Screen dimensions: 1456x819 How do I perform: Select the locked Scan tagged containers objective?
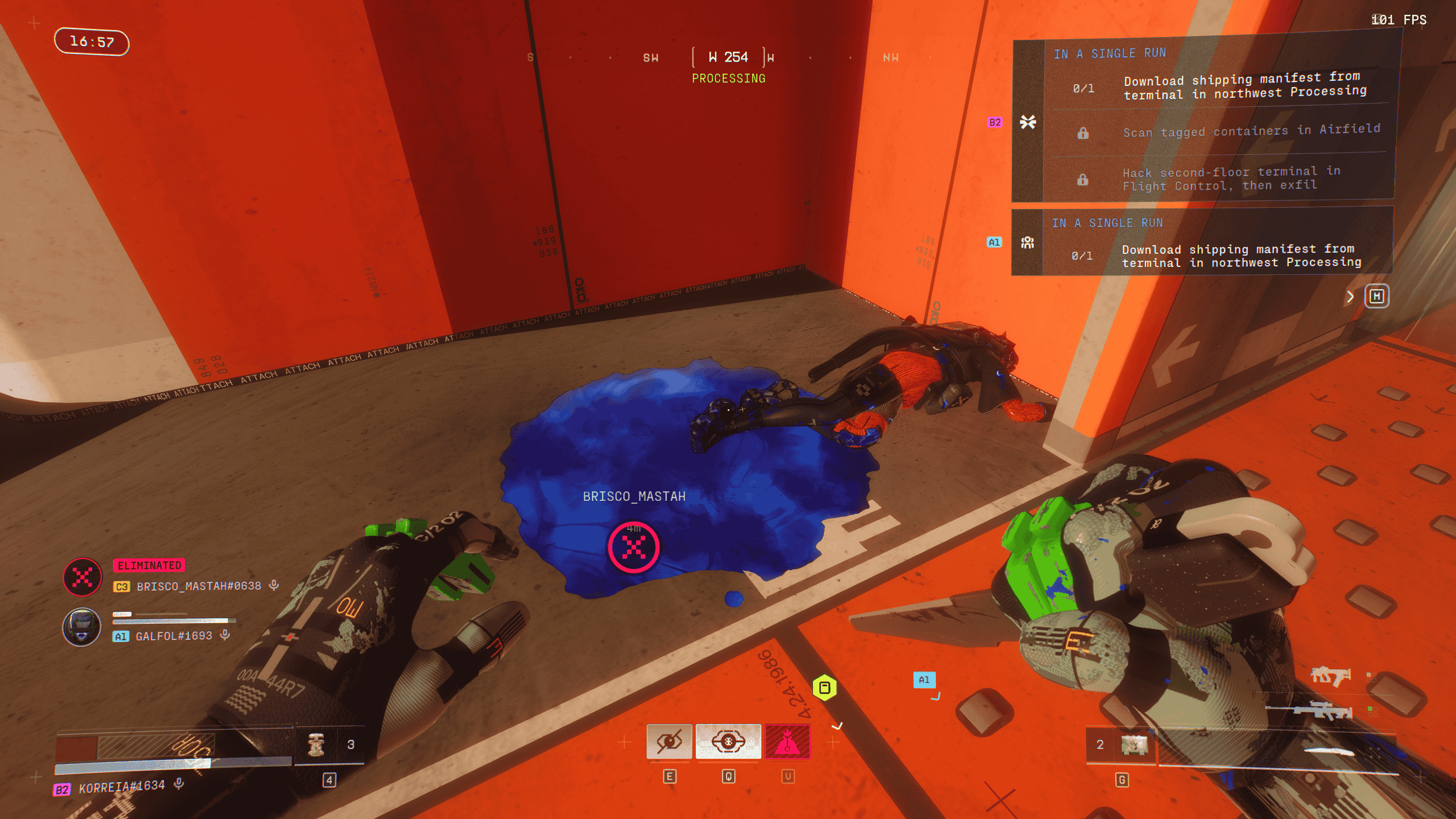1251,131
